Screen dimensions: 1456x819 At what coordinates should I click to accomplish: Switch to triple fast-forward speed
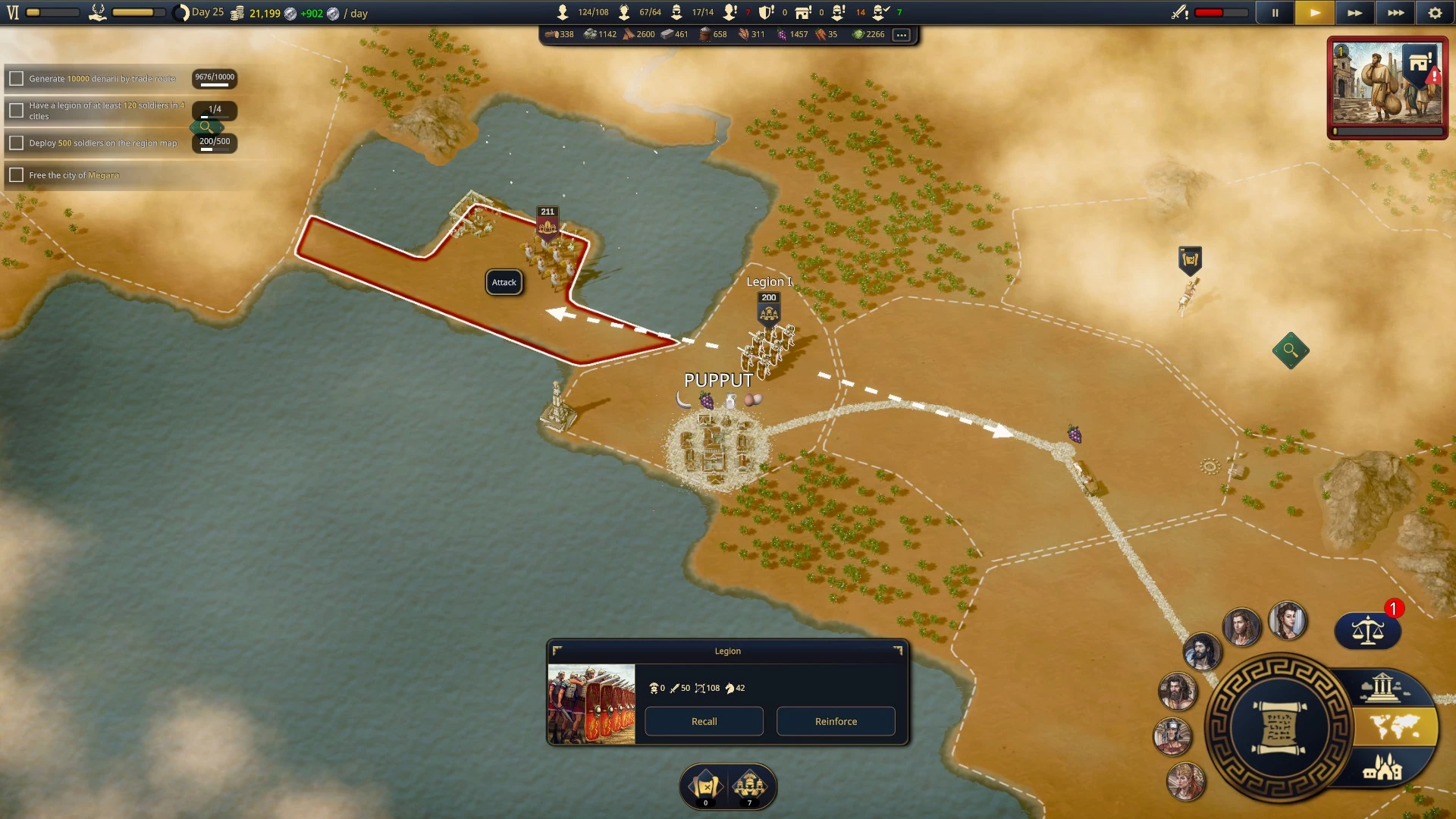[1395, 13]
